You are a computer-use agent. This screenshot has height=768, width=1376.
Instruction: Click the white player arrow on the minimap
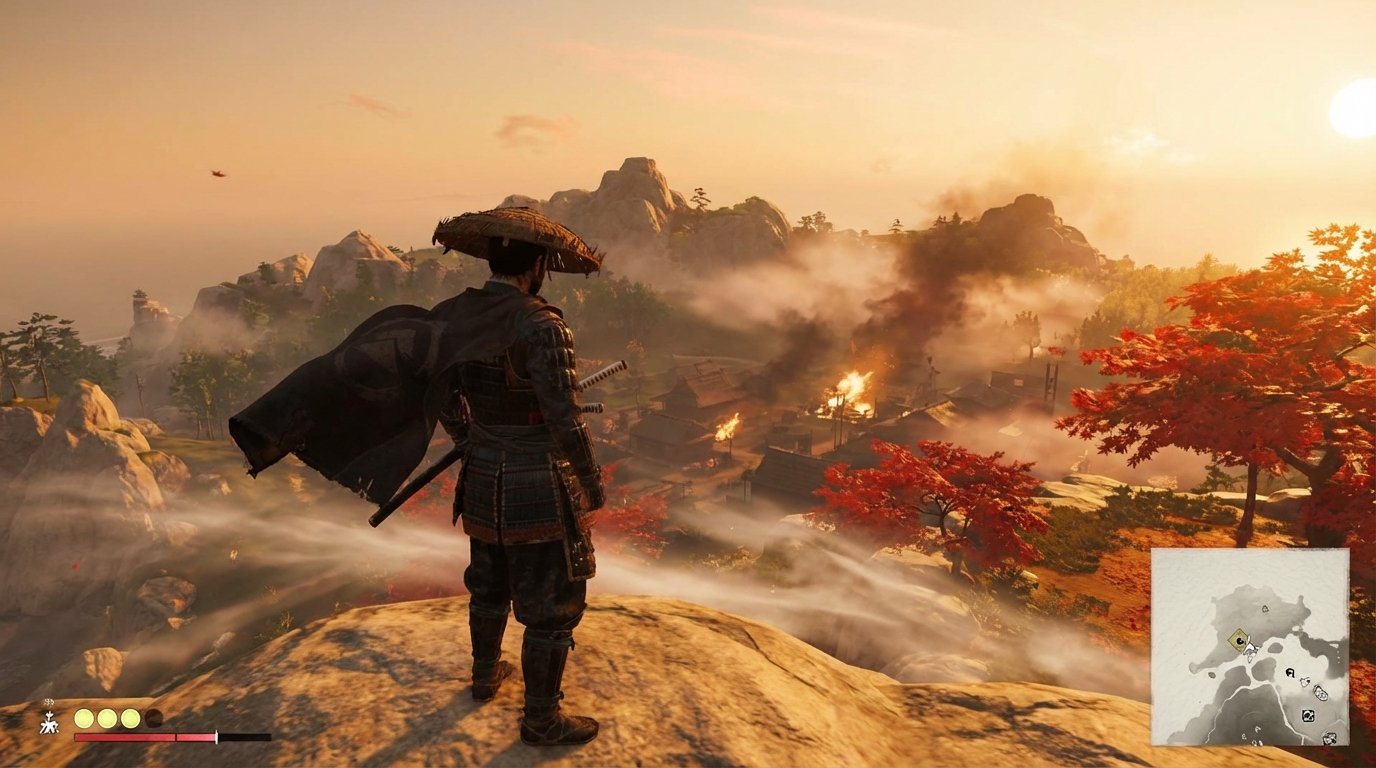coord(1250,648)
